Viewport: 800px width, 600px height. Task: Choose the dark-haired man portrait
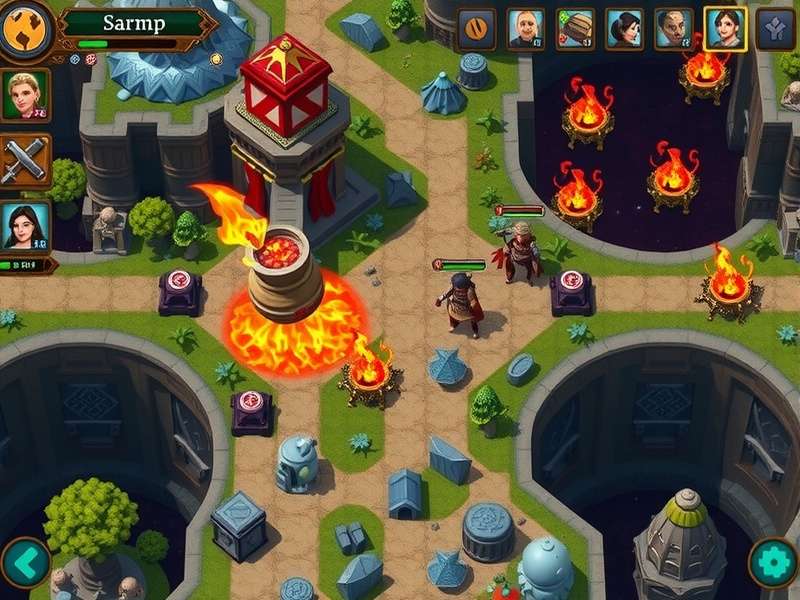674,29
